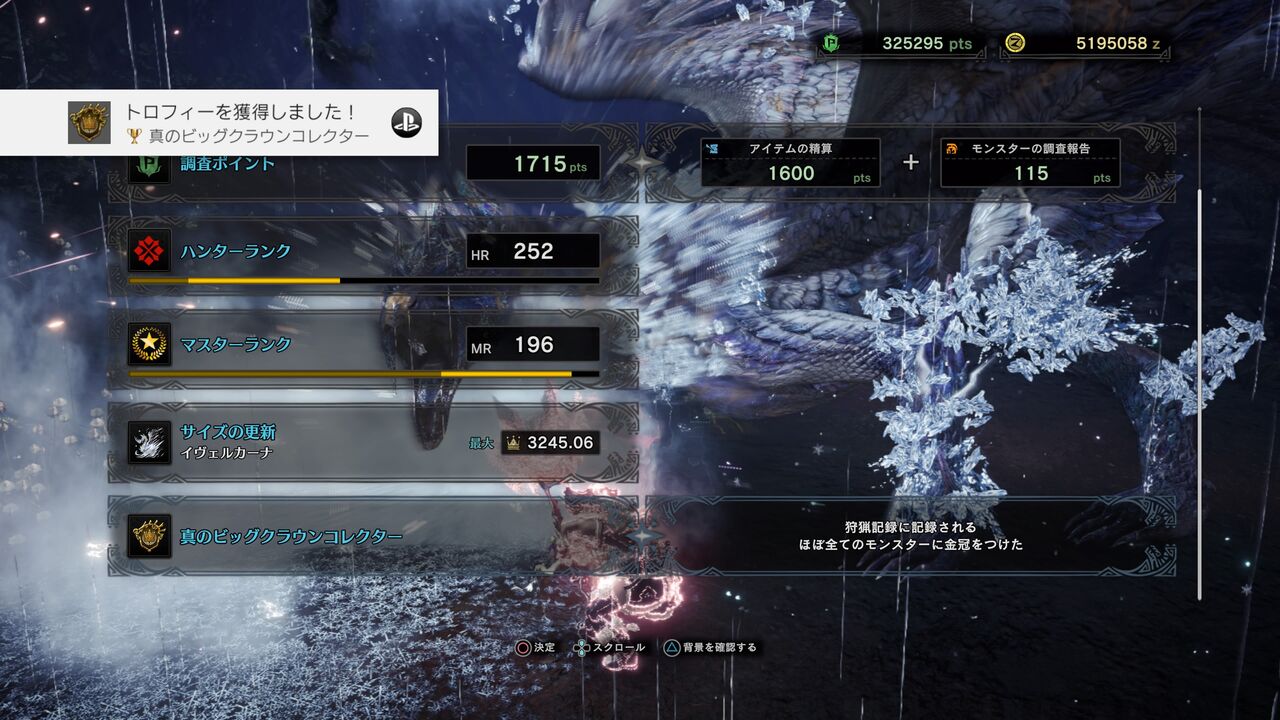Select the 1715 pts total points field
The width and height of the screenshot is (1280, 720).
533,160
